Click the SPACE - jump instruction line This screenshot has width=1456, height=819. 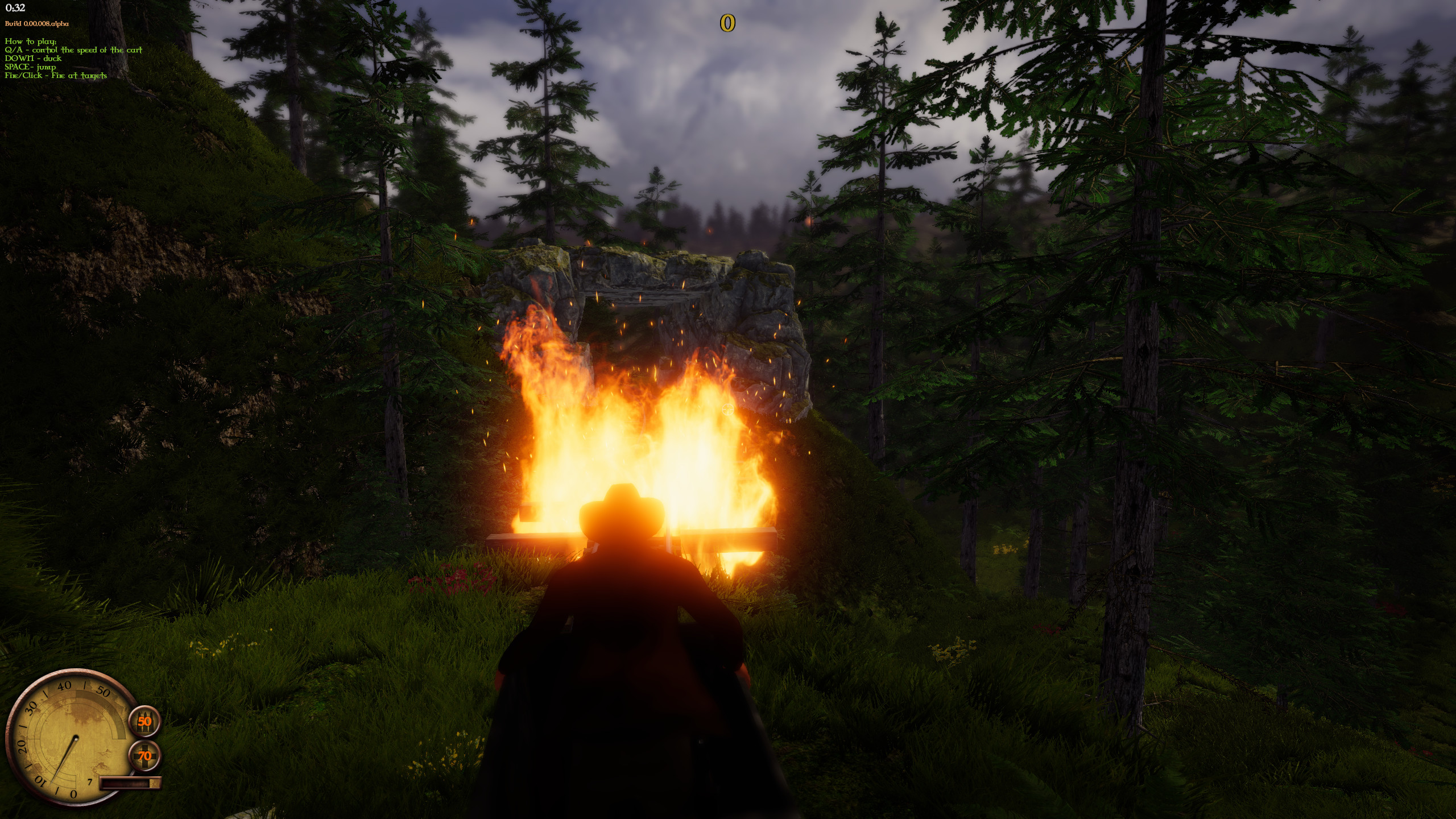point(30,67)
